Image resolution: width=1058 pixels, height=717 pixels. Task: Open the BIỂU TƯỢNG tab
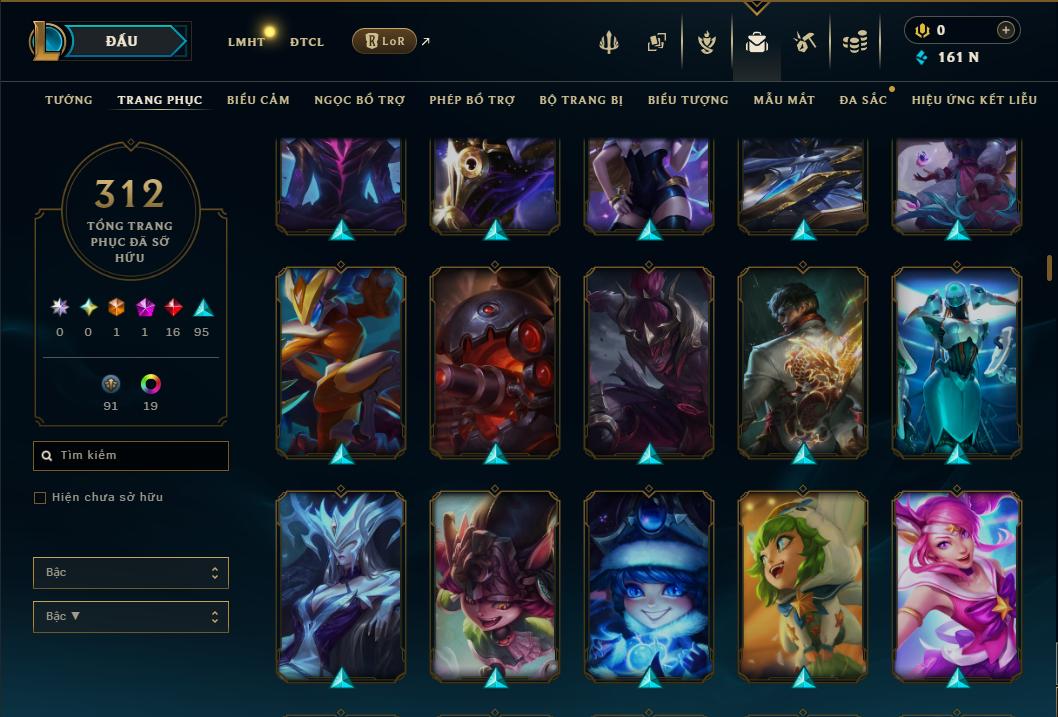tap(688, 100)
